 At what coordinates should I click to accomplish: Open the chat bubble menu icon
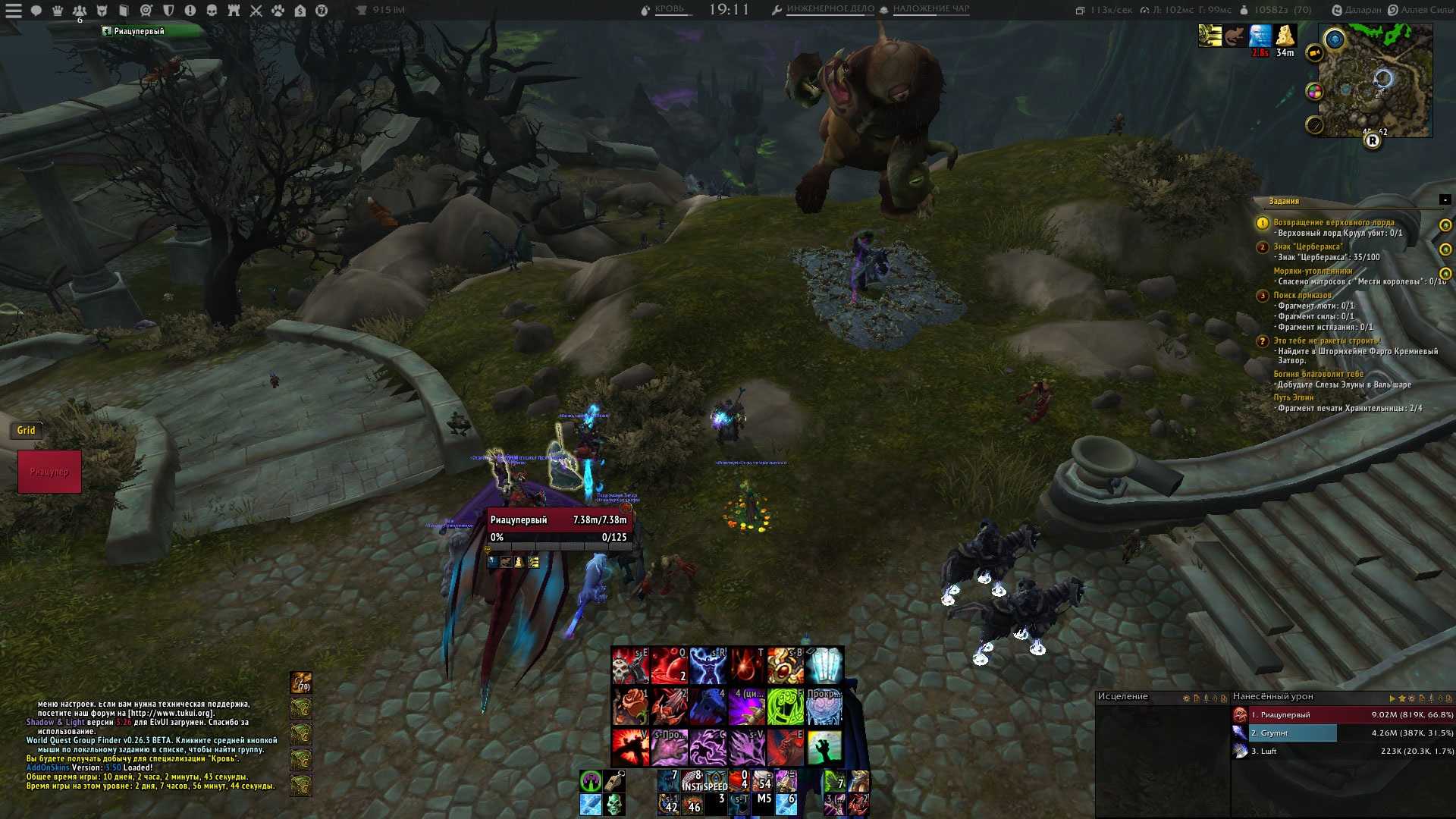click(36, 11)
